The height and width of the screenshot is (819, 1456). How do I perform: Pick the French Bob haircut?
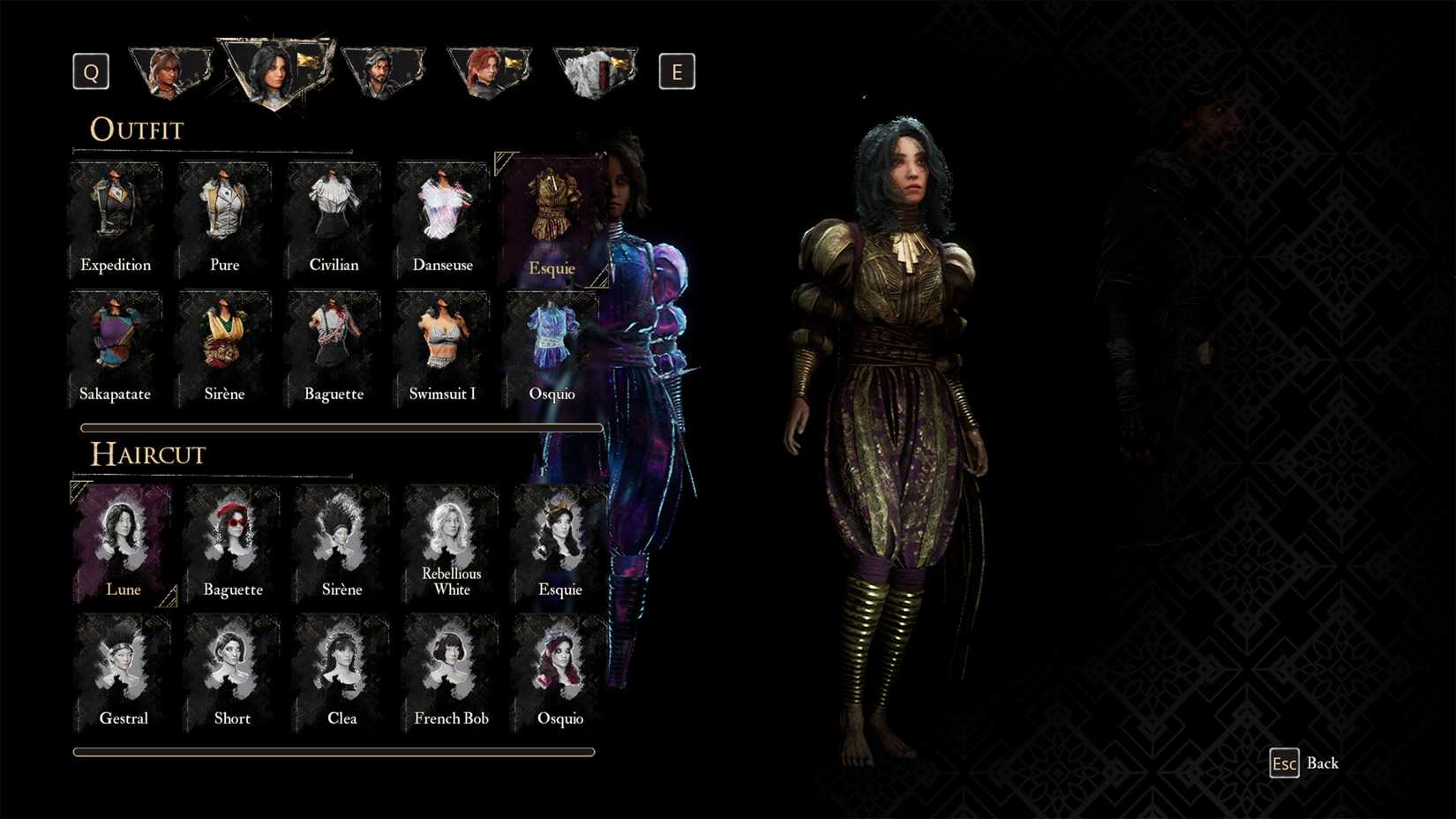(x=450, y=662)
